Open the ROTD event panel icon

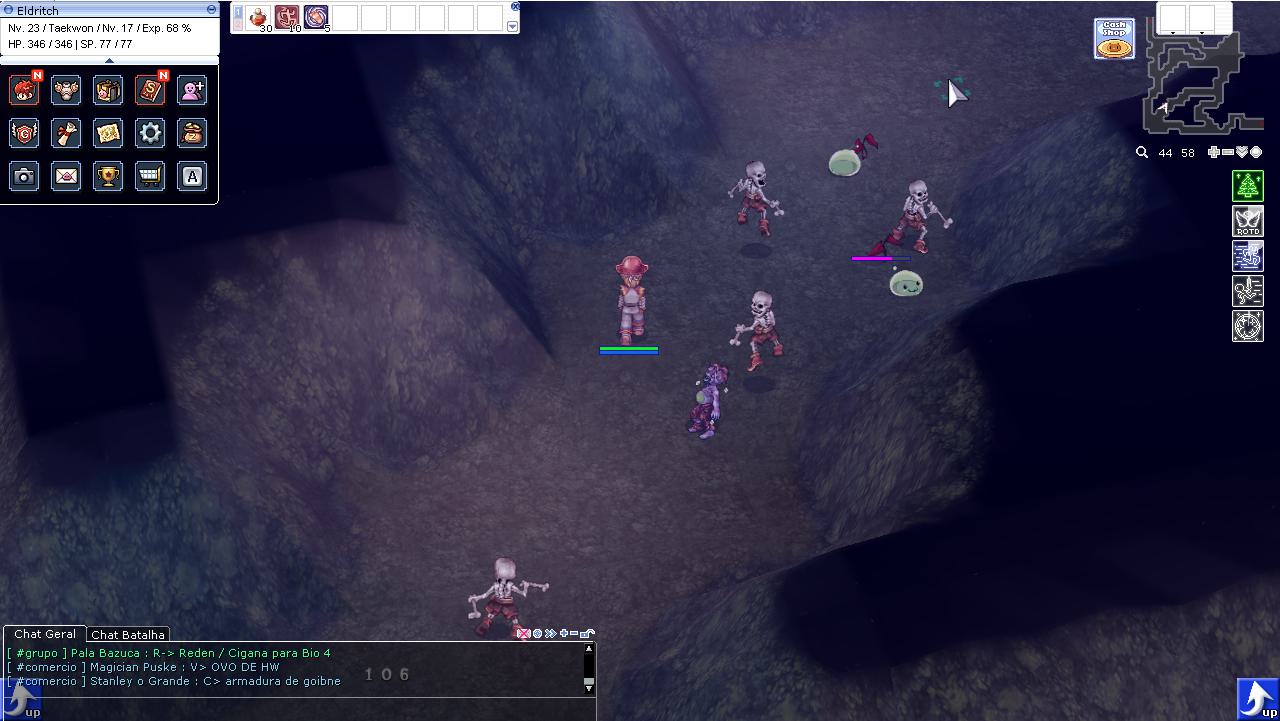pyautogui.click(x=1247, y=220)
